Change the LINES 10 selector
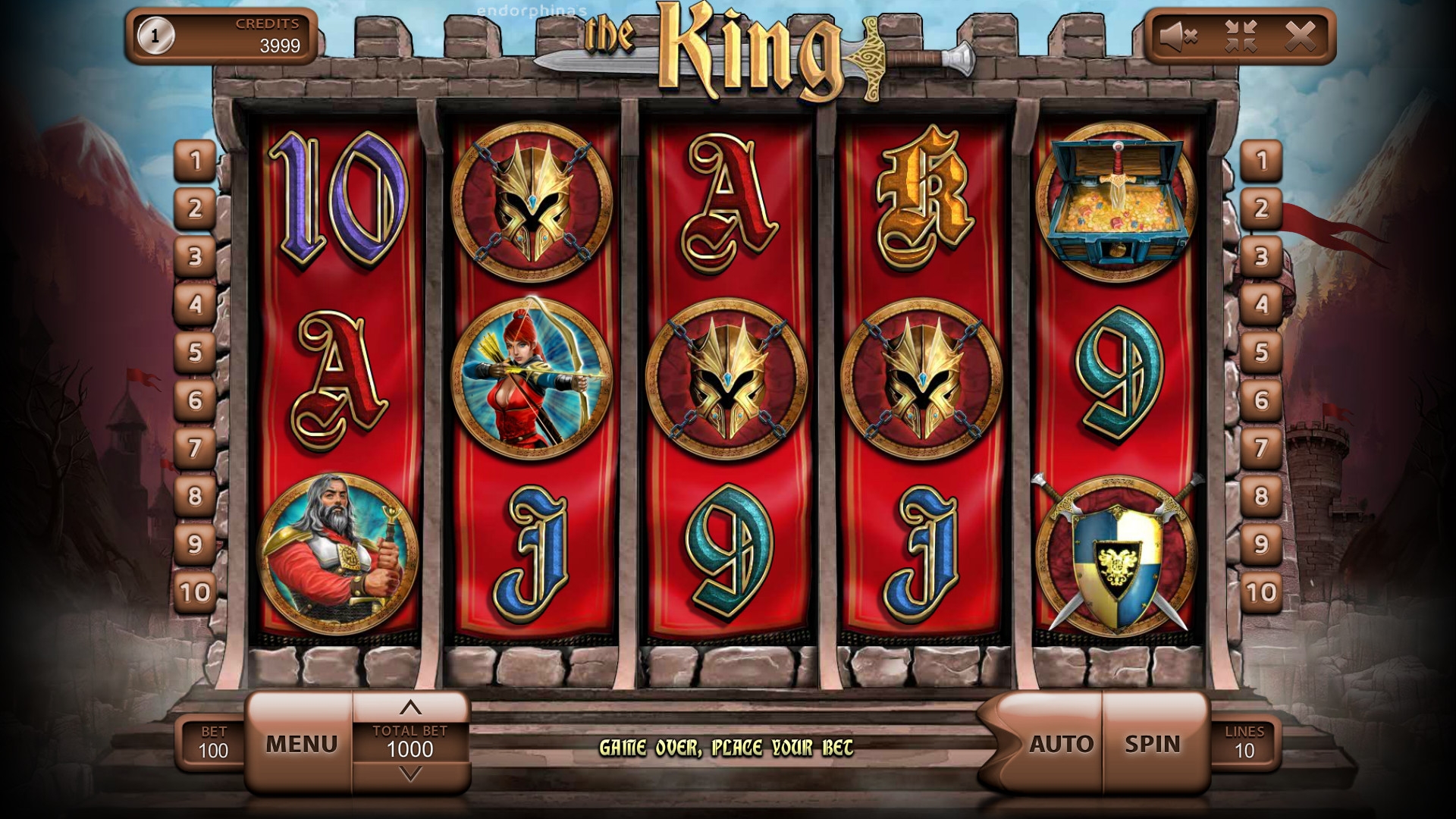Viewport: 1456px width, 819px height. pyautogui.click(x=1244, y=743)
